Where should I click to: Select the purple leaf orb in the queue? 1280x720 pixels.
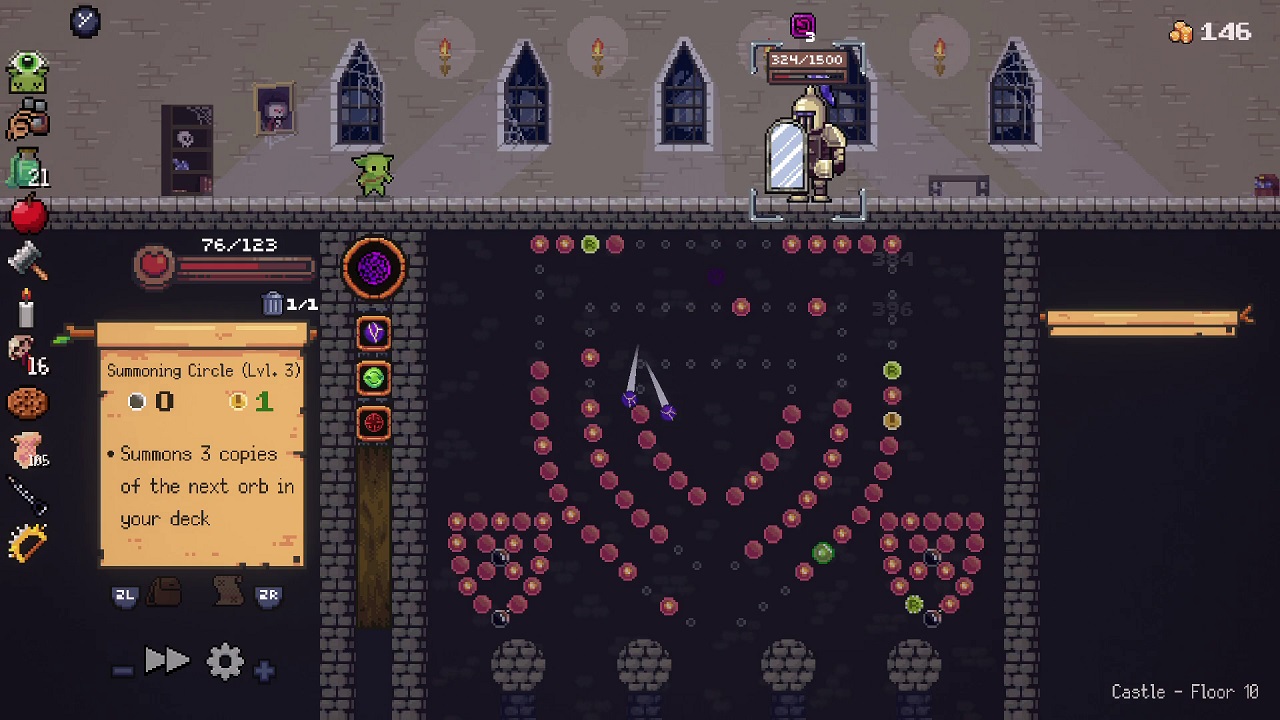click(x=373, y=332)
